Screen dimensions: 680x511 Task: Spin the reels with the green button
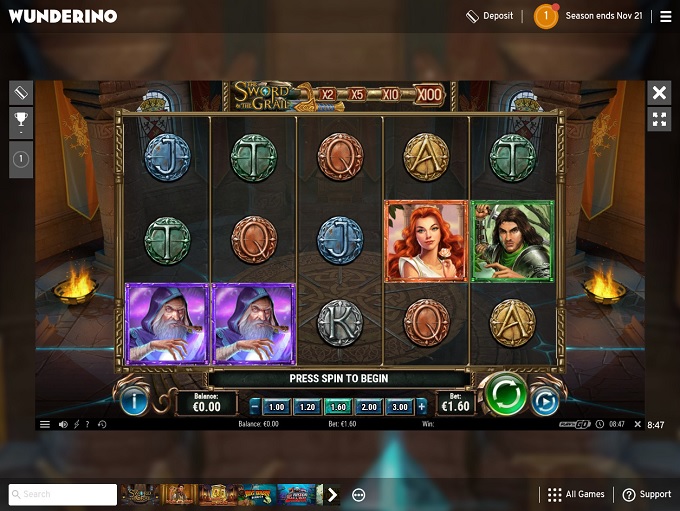506,397
